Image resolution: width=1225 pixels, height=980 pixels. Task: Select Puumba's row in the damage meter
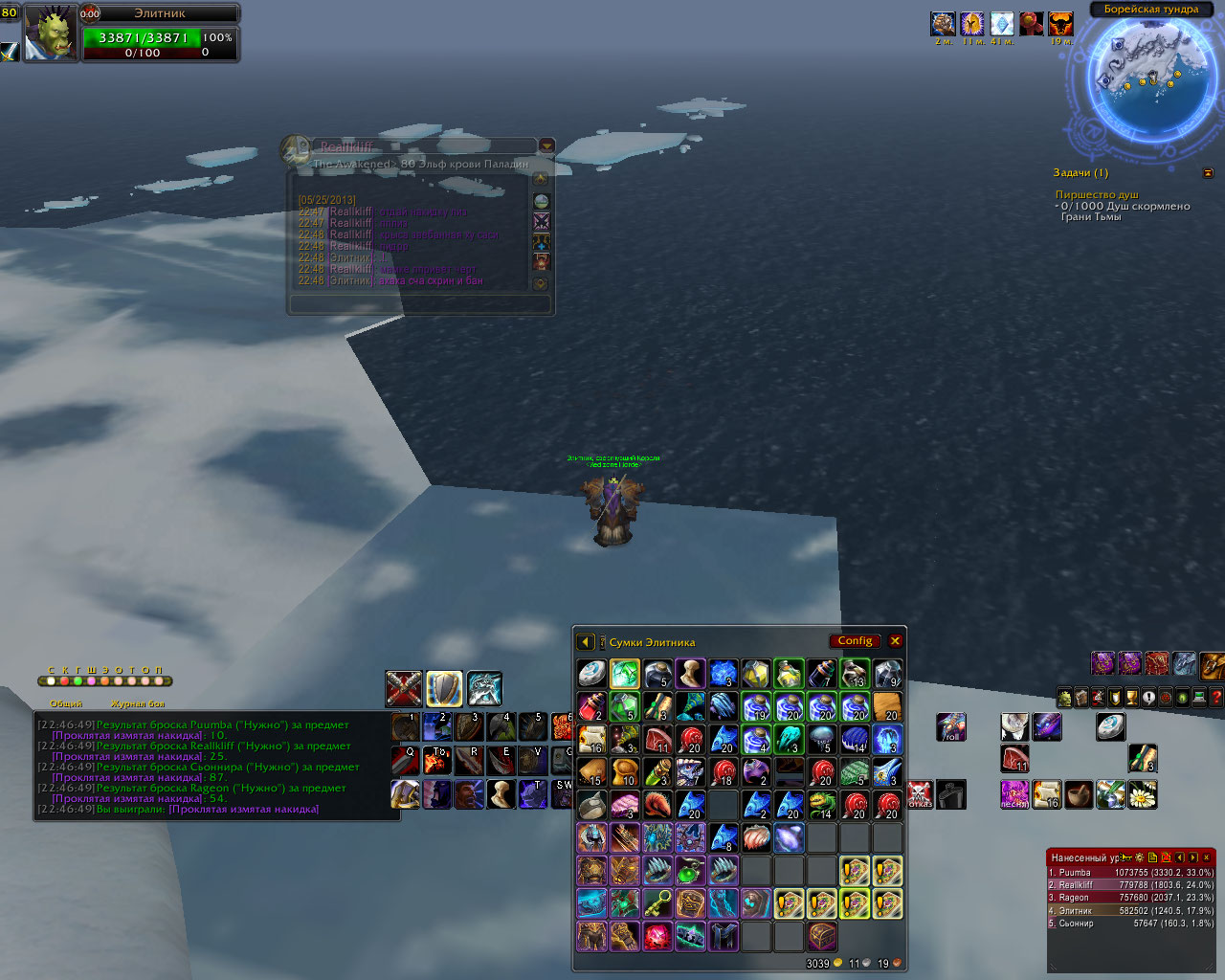click(x=1130, y=873)
